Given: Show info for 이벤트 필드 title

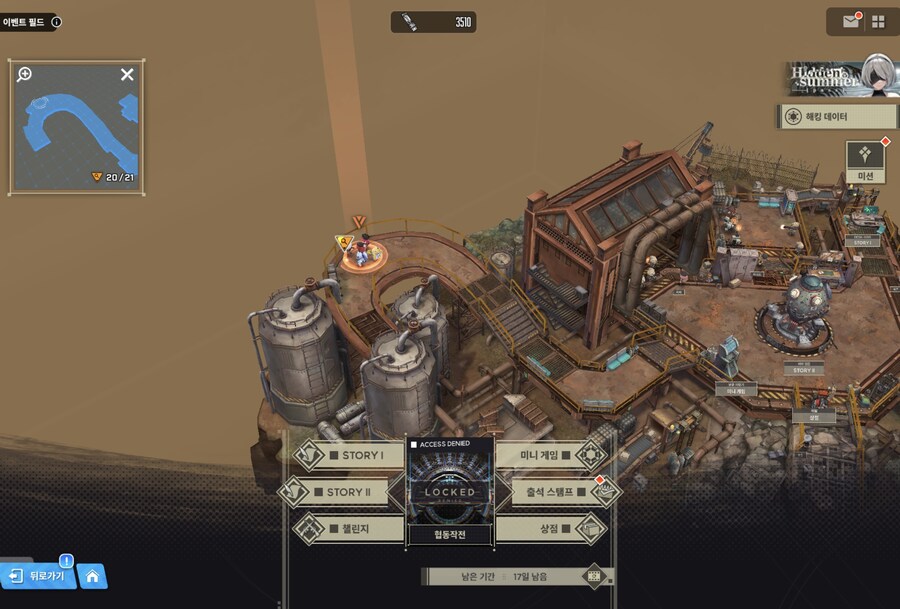Looking at the screenshot, I should pyautogui.click(x=56, y=21).
